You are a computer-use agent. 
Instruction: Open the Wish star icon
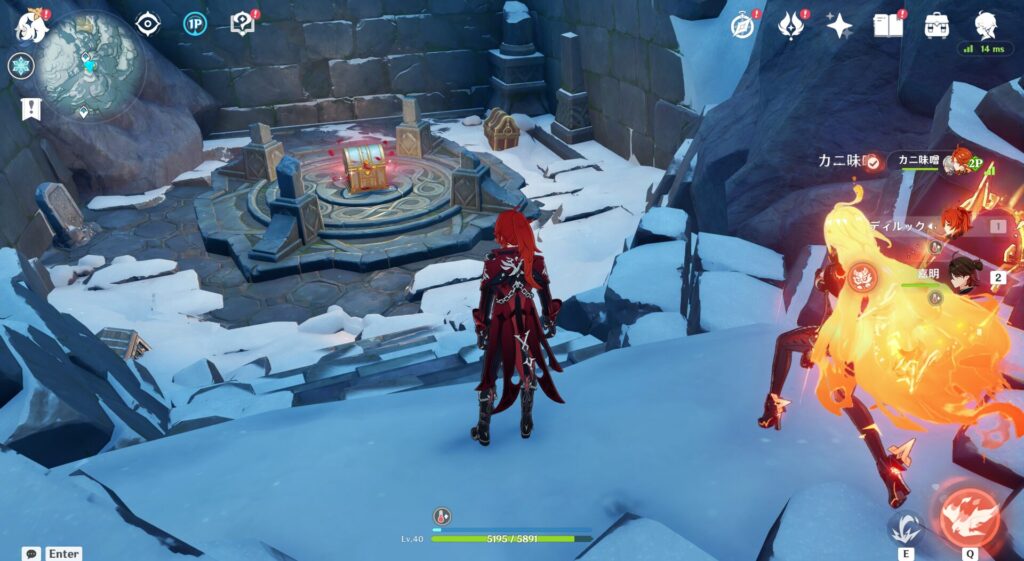[839, 25]
